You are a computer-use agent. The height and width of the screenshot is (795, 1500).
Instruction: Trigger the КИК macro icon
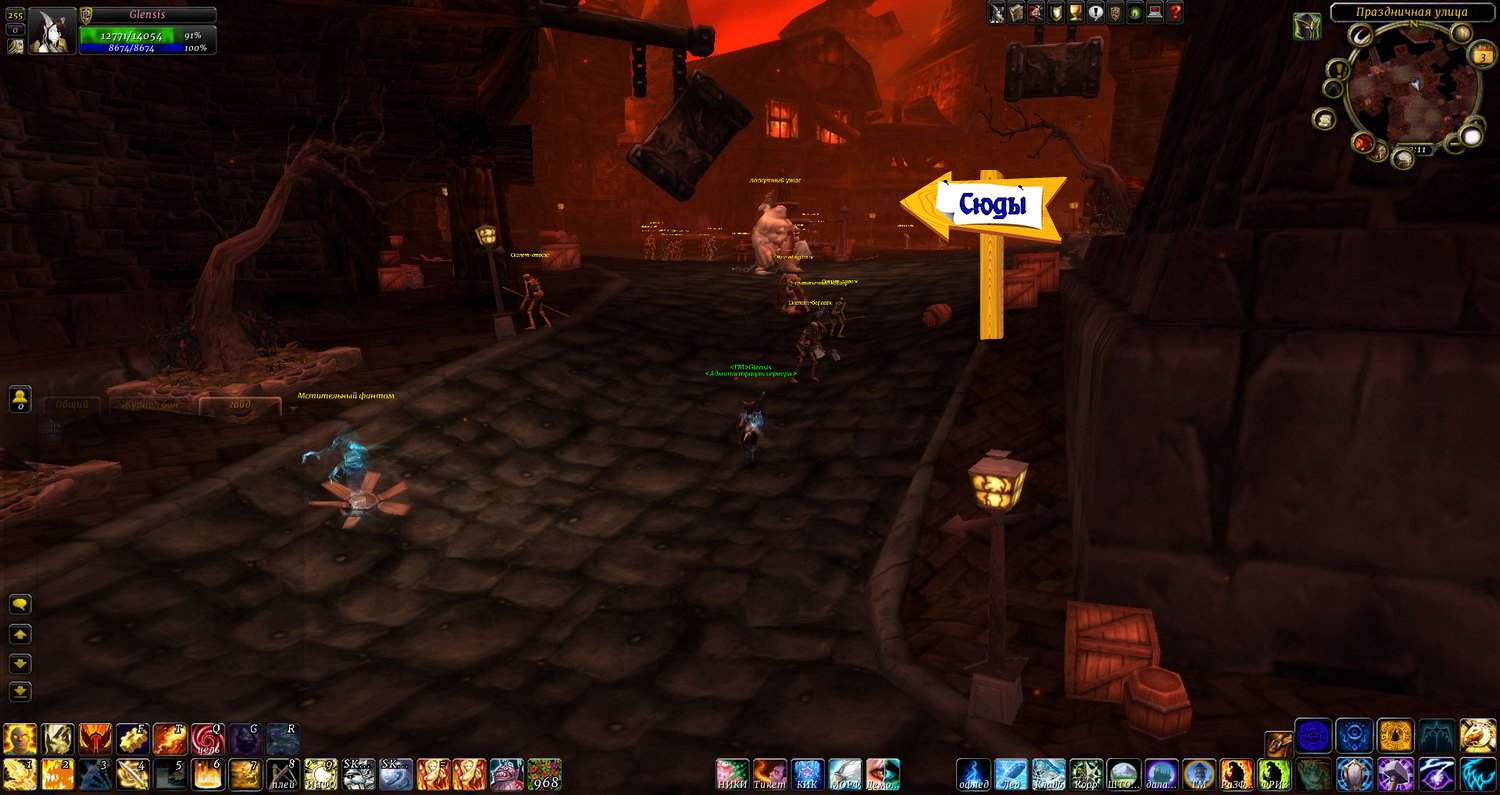tap(807, 774)
